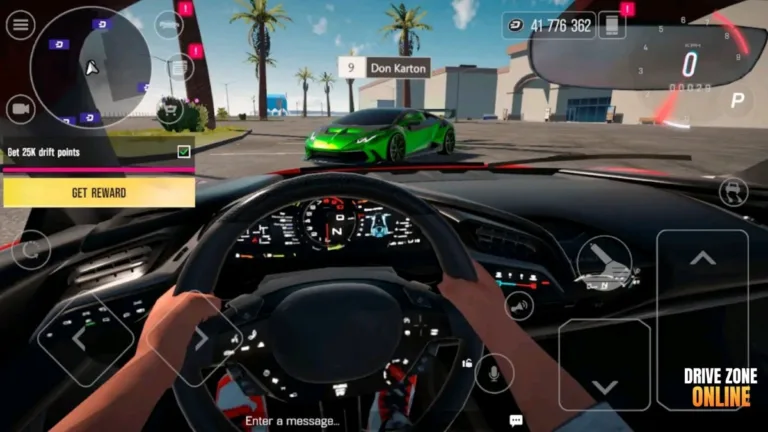Screen dimensions: 768x432
Task: Open the hamburger main menu
Action: point(20,25)
